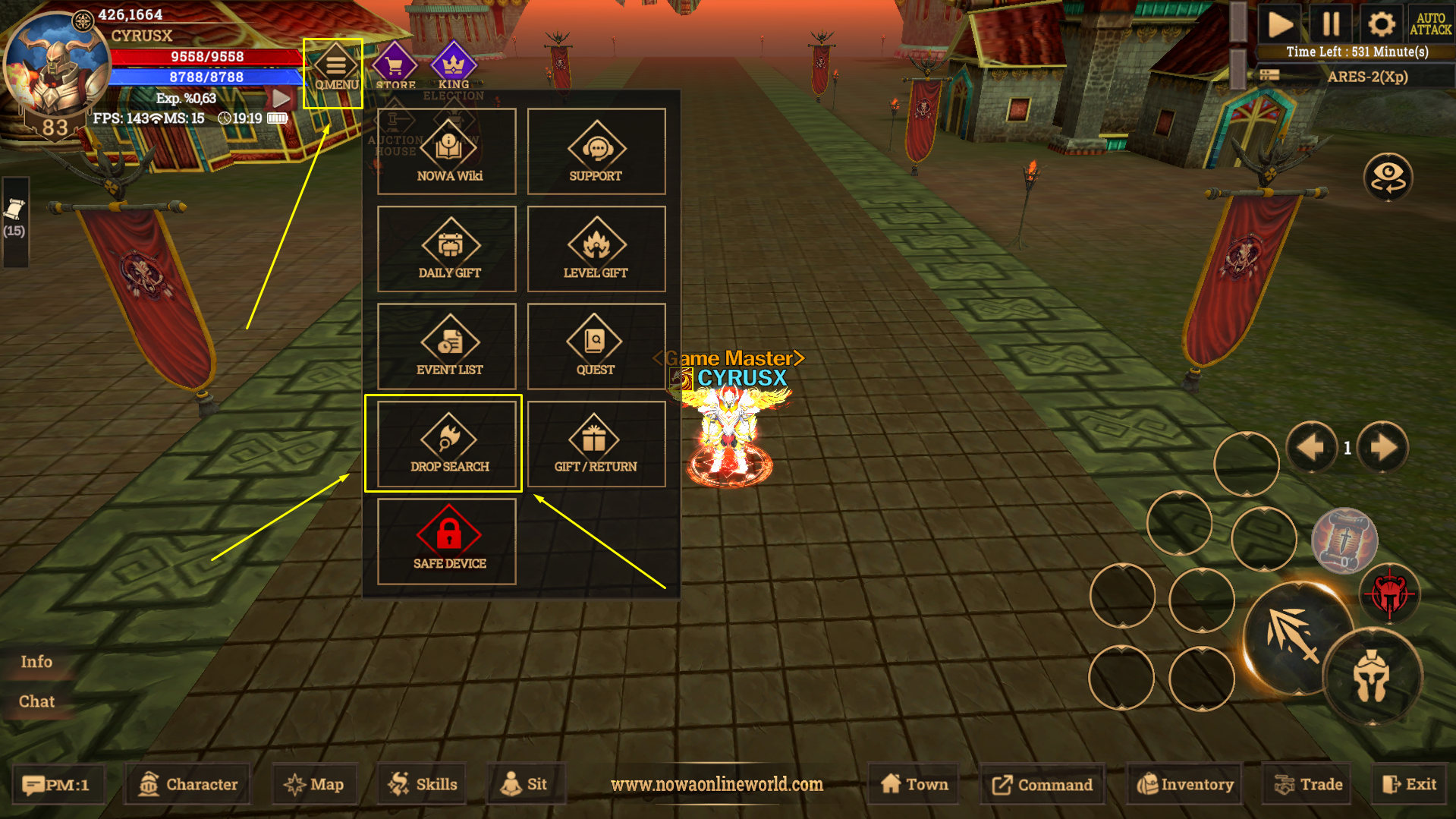The image size is (1456, 819).
Task: Open the NOWA Wiki entry
Action: pyautogui.click(x=447, y=152)
